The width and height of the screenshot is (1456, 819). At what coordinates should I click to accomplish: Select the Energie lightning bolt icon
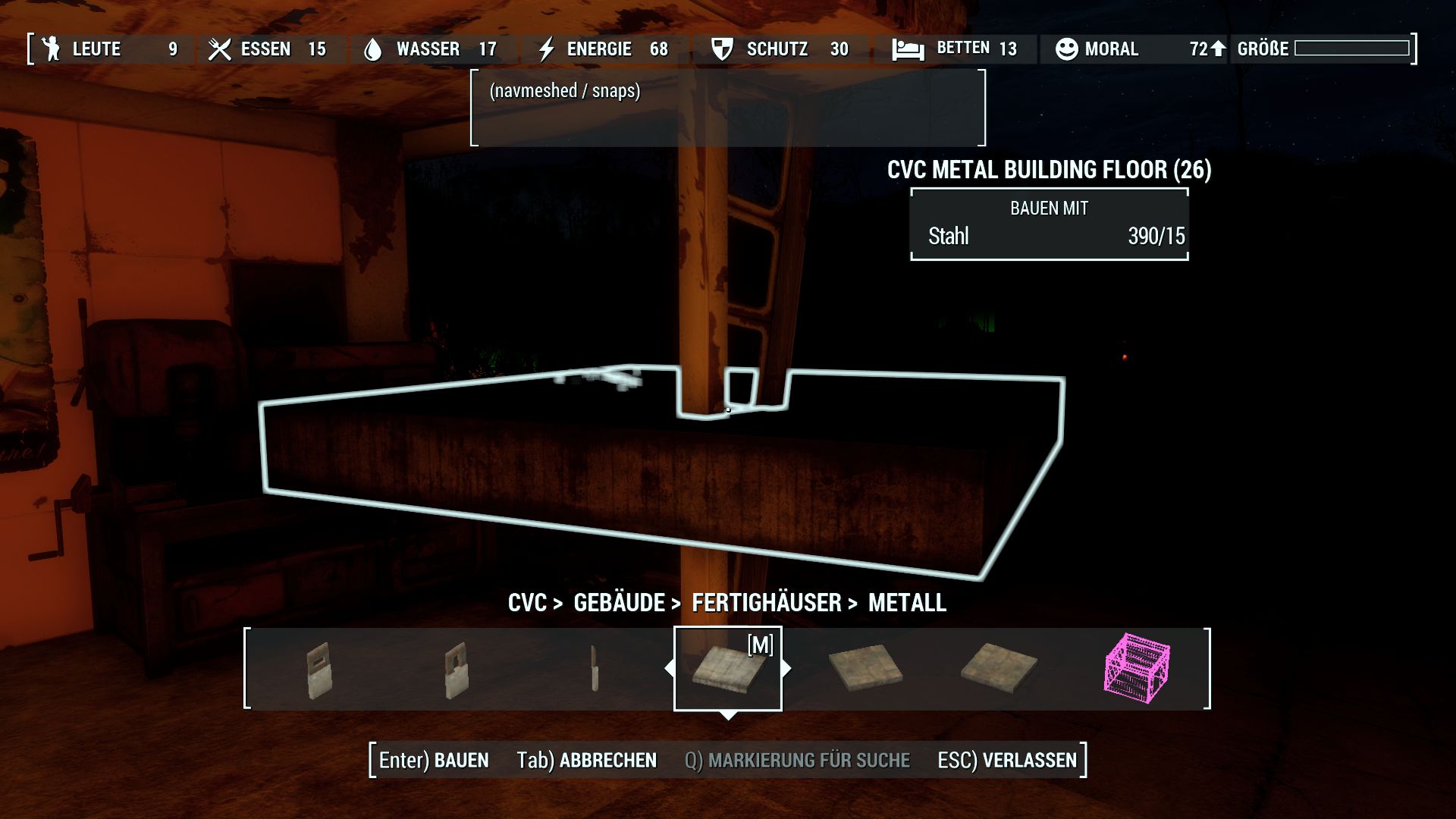548,49
